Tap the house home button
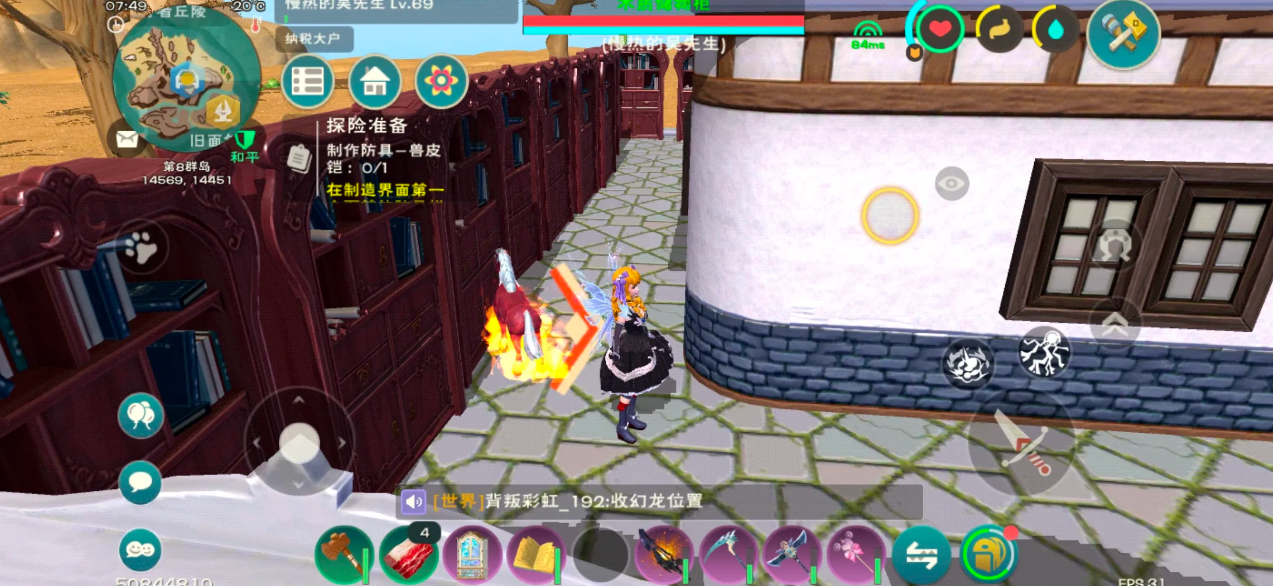 click(x=375, y=82)
